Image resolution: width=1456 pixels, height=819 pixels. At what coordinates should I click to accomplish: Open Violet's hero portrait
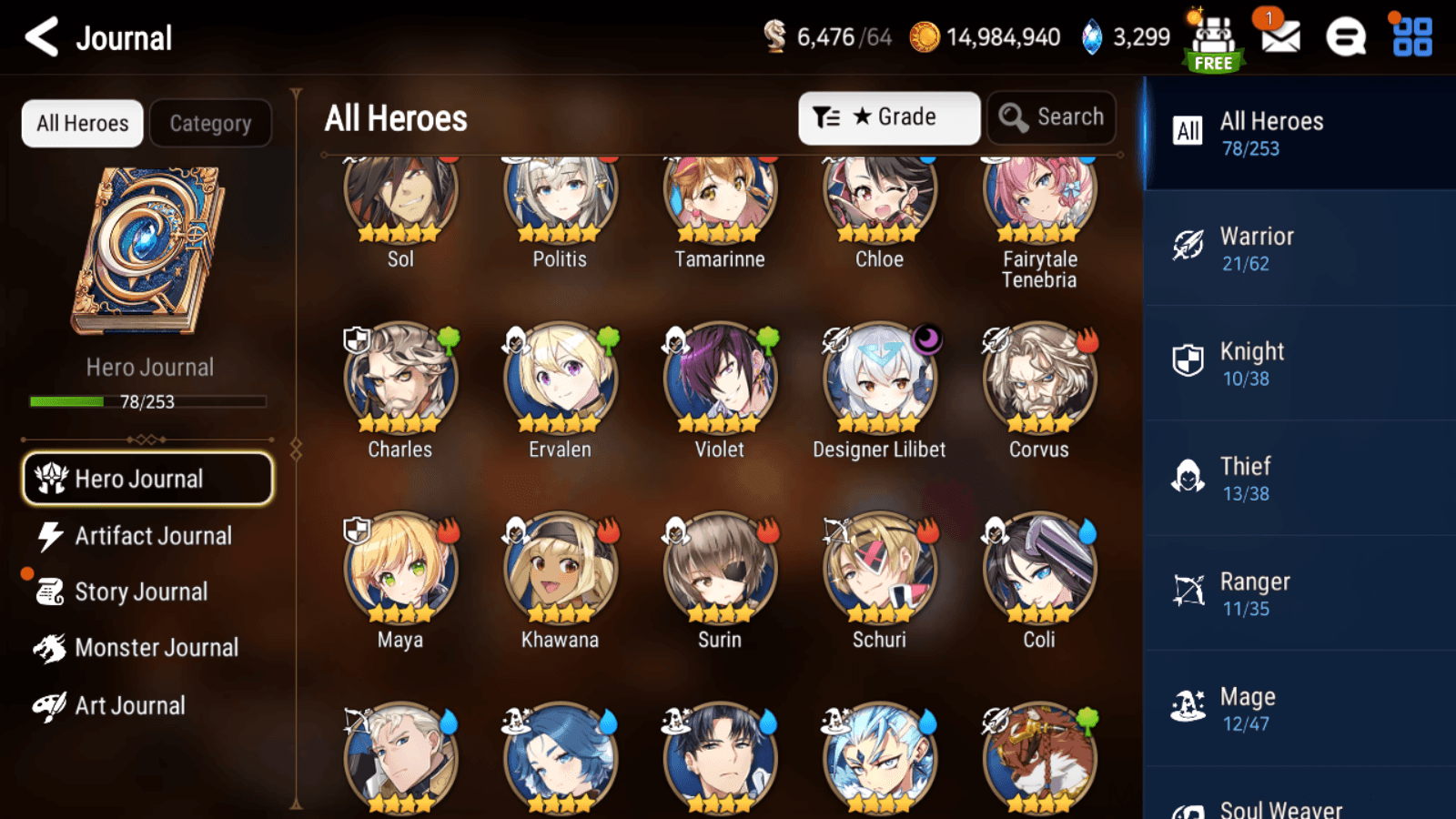[x=719, y=376]
